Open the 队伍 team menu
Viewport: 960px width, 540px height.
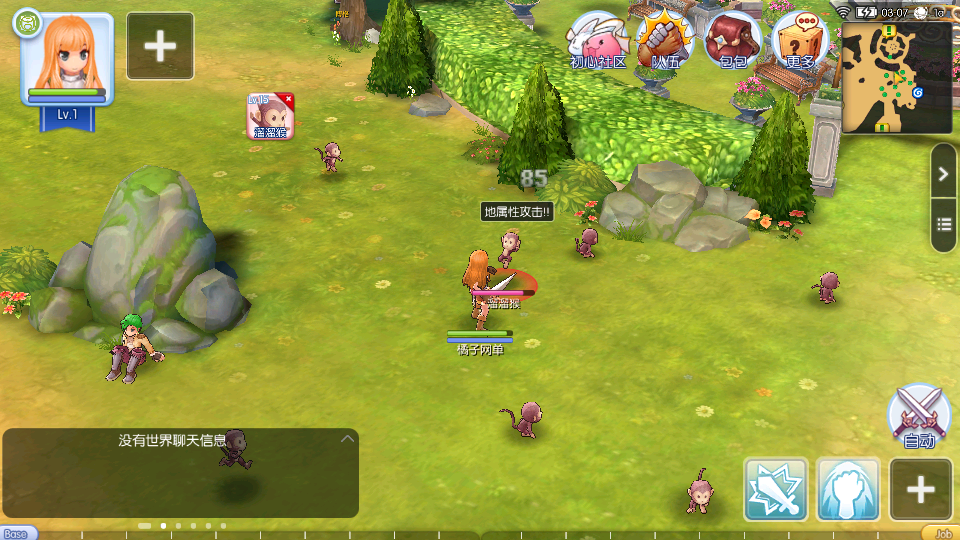click(666, 40)
